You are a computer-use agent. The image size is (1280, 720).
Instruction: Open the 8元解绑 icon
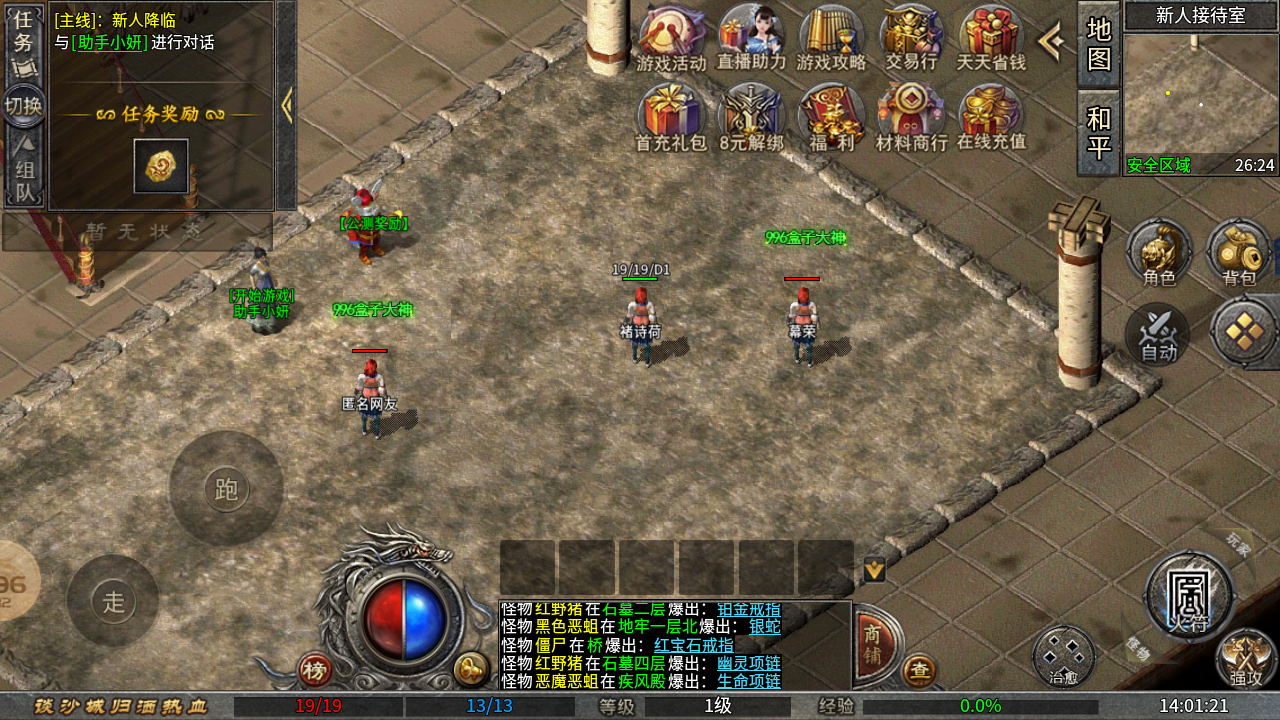[x=751, y=117]
